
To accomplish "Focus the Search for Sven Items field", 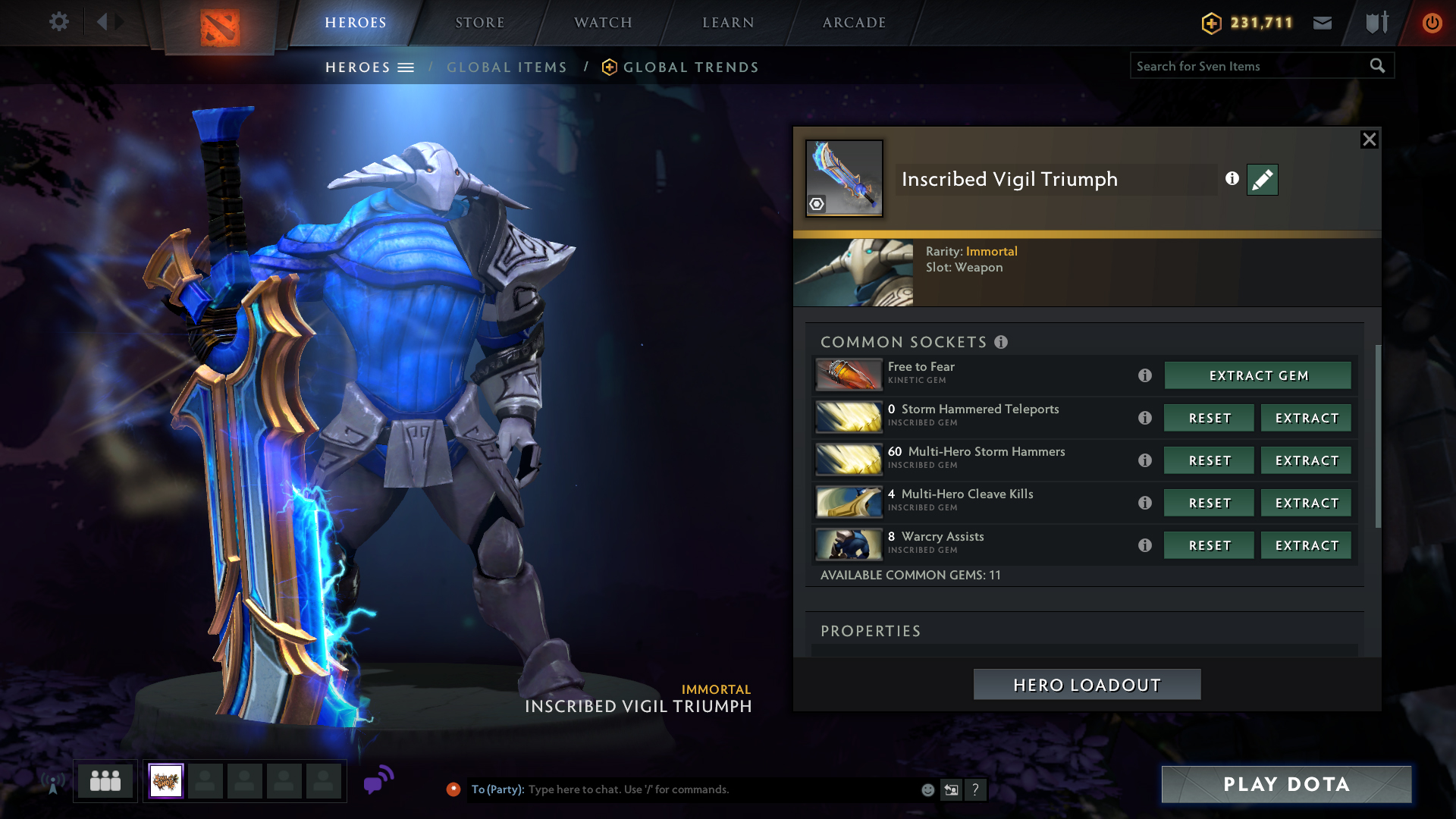I will pyautogui.click(x=1247, y=66).
